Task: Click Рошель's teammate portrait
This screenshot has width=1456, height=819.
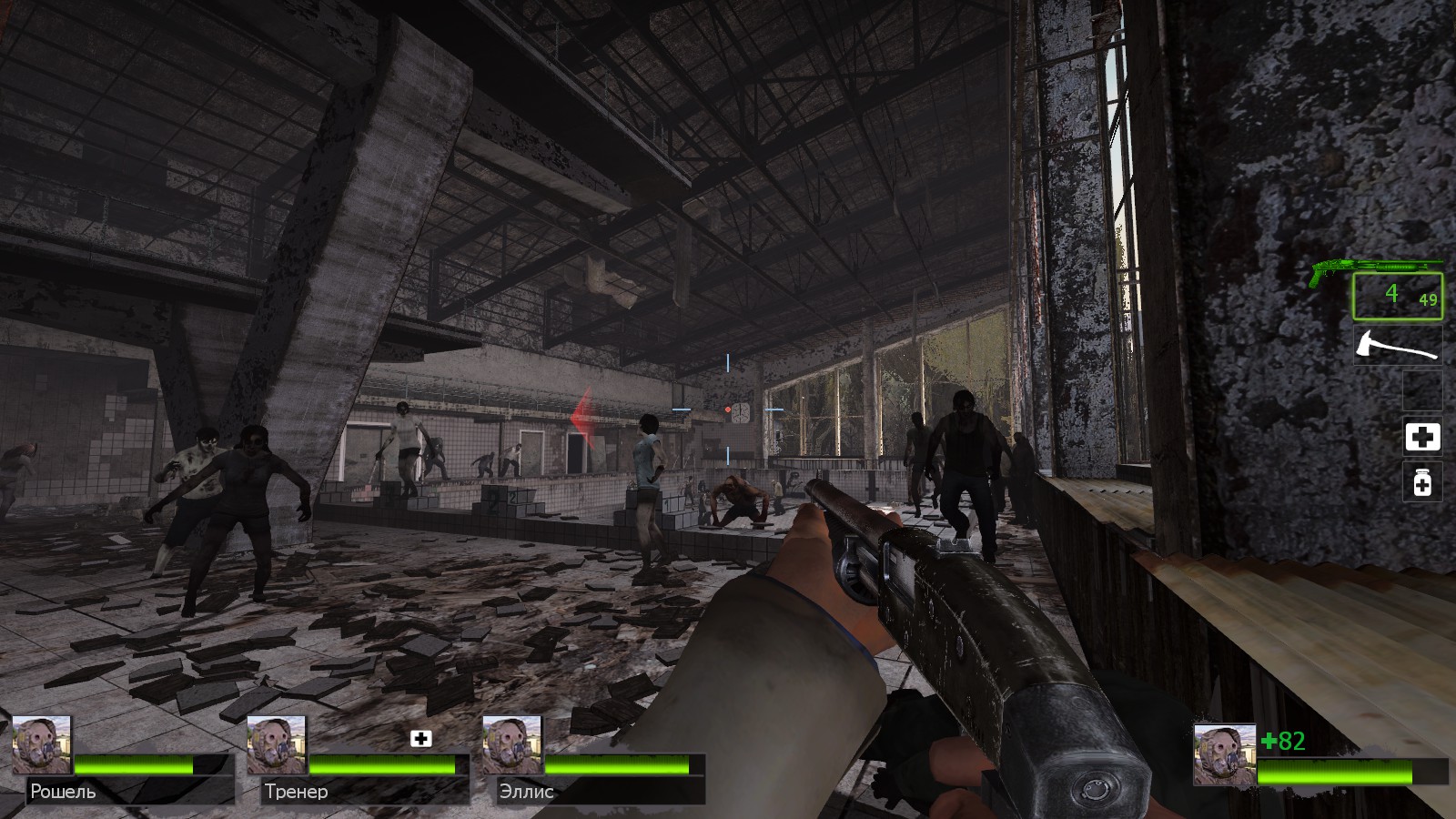Action: [42, 744]
